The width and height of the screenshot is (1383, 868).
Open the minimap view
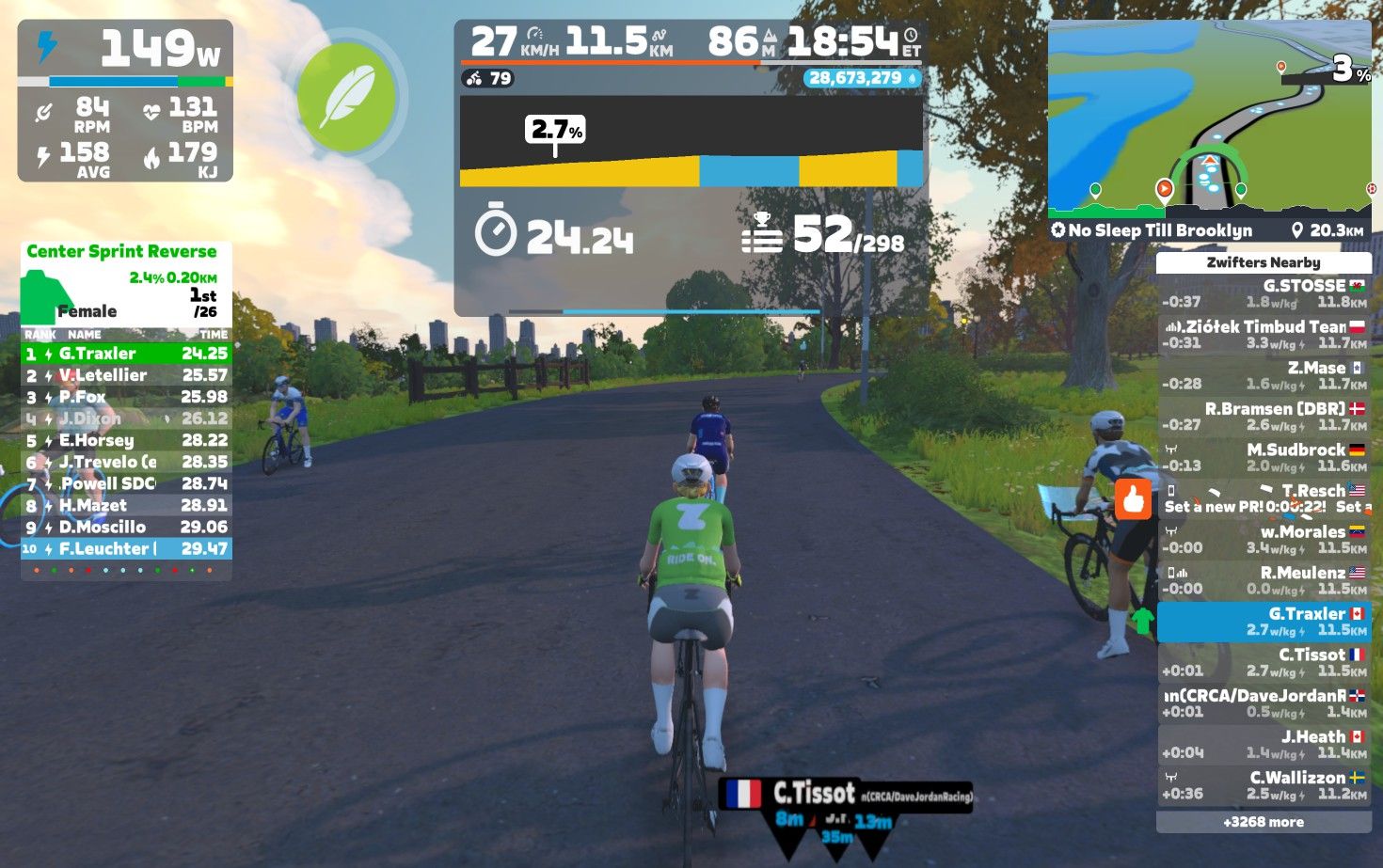pyautogui.click(x=1210, y=118)
